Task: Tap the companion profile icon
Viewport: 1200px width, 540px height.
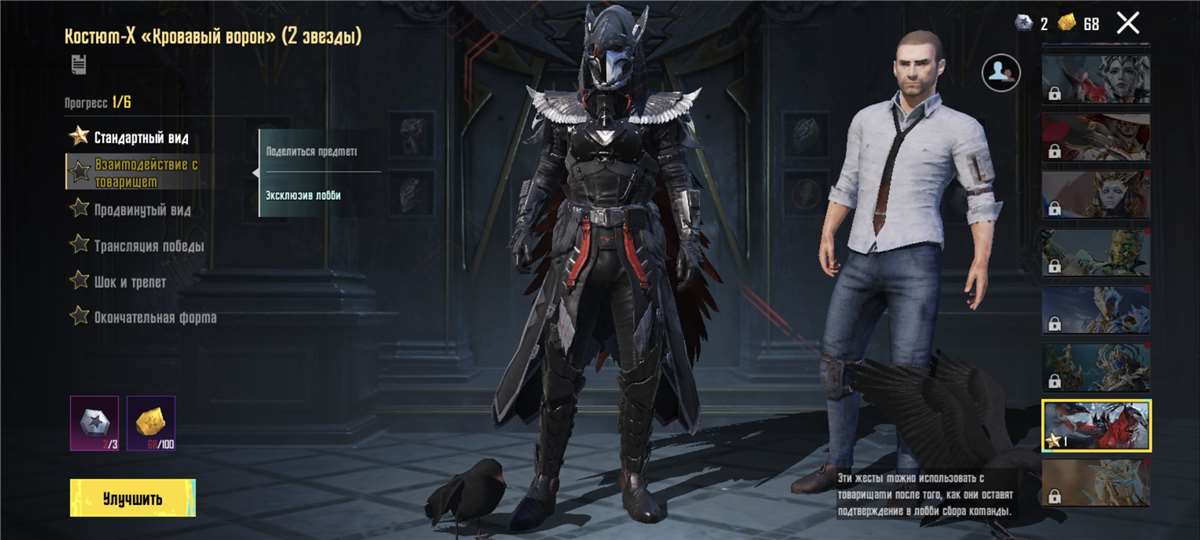Action: tap(1001, 69)
